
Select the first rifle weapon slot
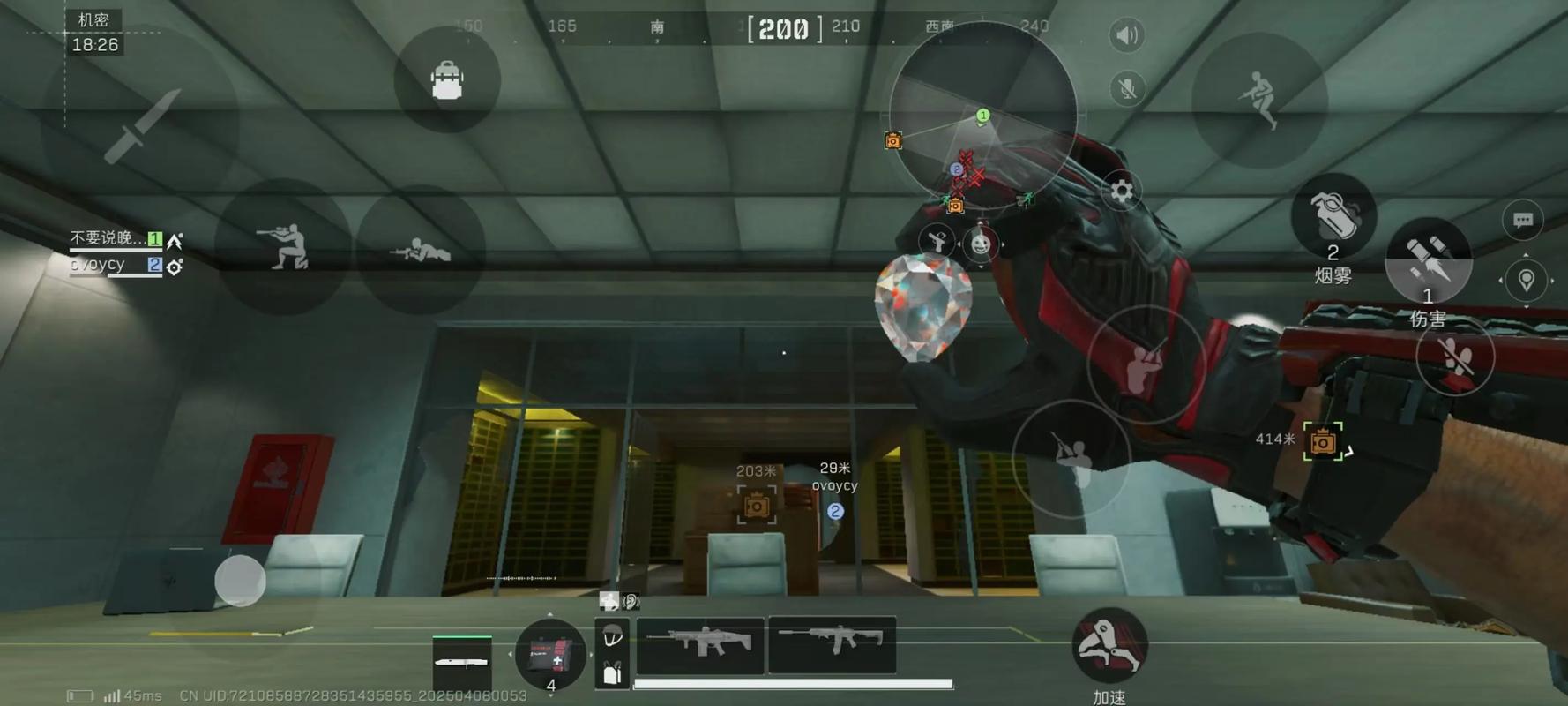pos(700,645)
